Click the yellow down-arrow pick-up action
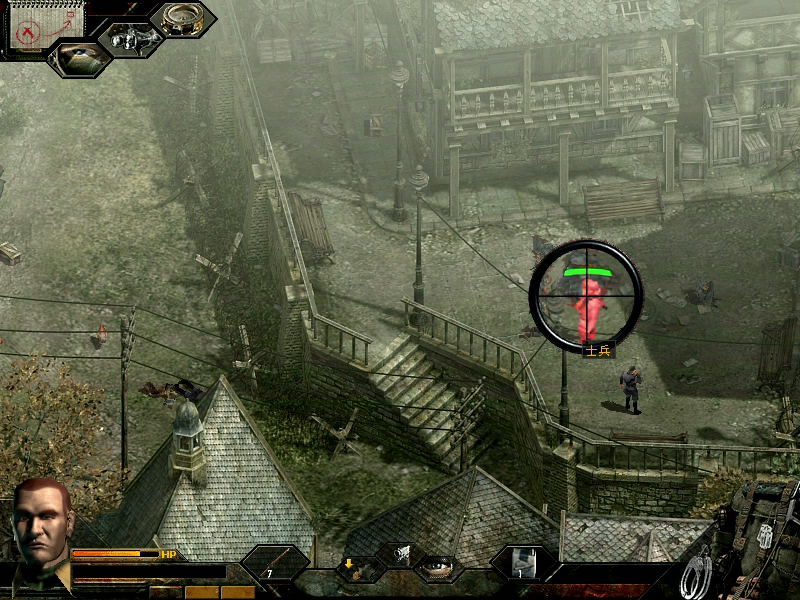This screenshot has height=600, width=800. (350, 567)
